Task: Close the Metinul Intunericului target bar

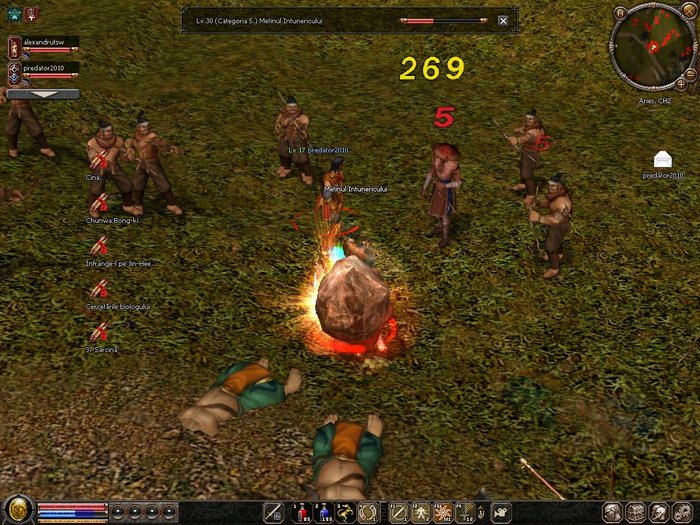Action: 502,20
